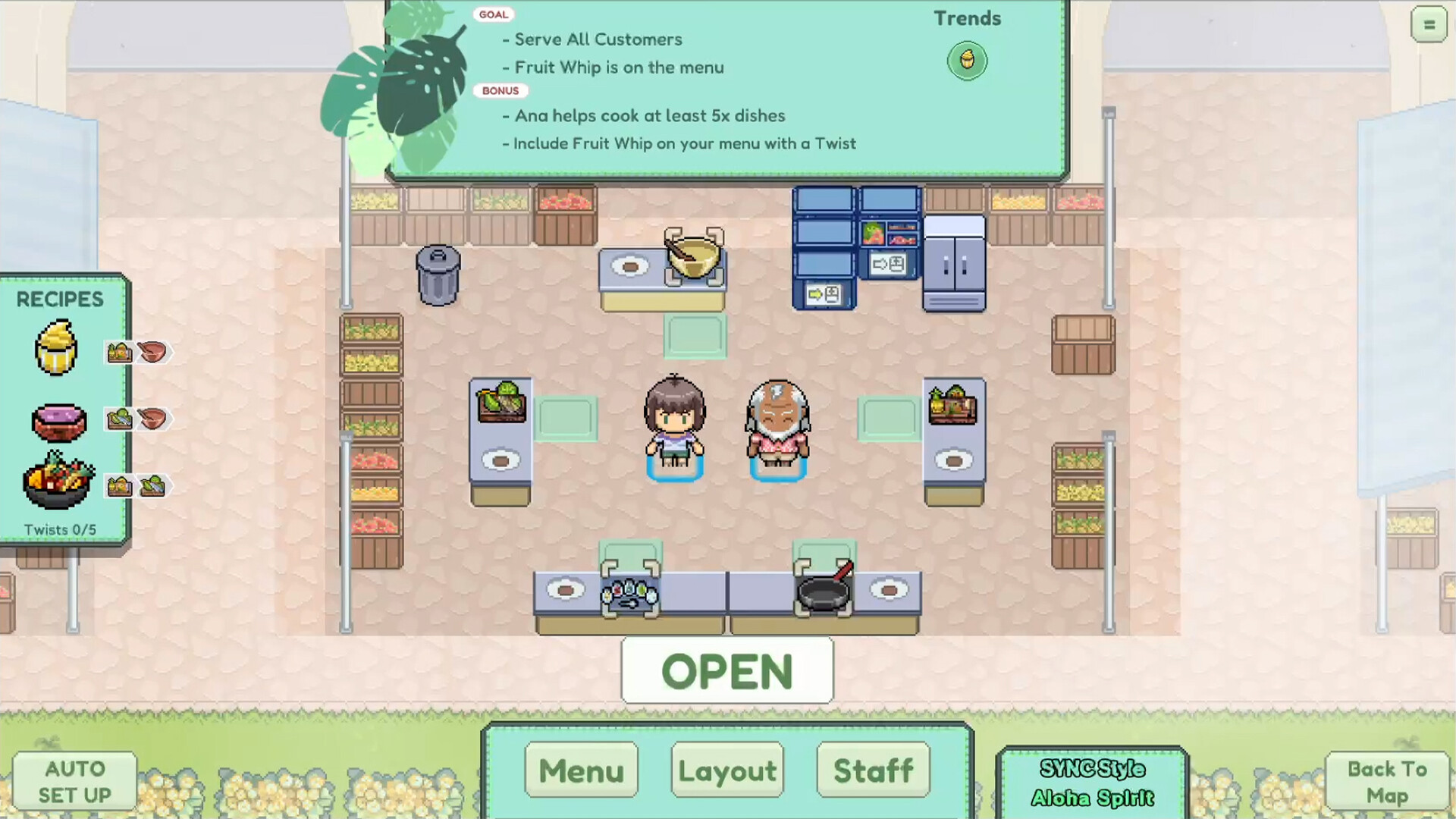
Task: Toggle the white arrow transfer icon on the shelf
Action: (x=888, y=263)
